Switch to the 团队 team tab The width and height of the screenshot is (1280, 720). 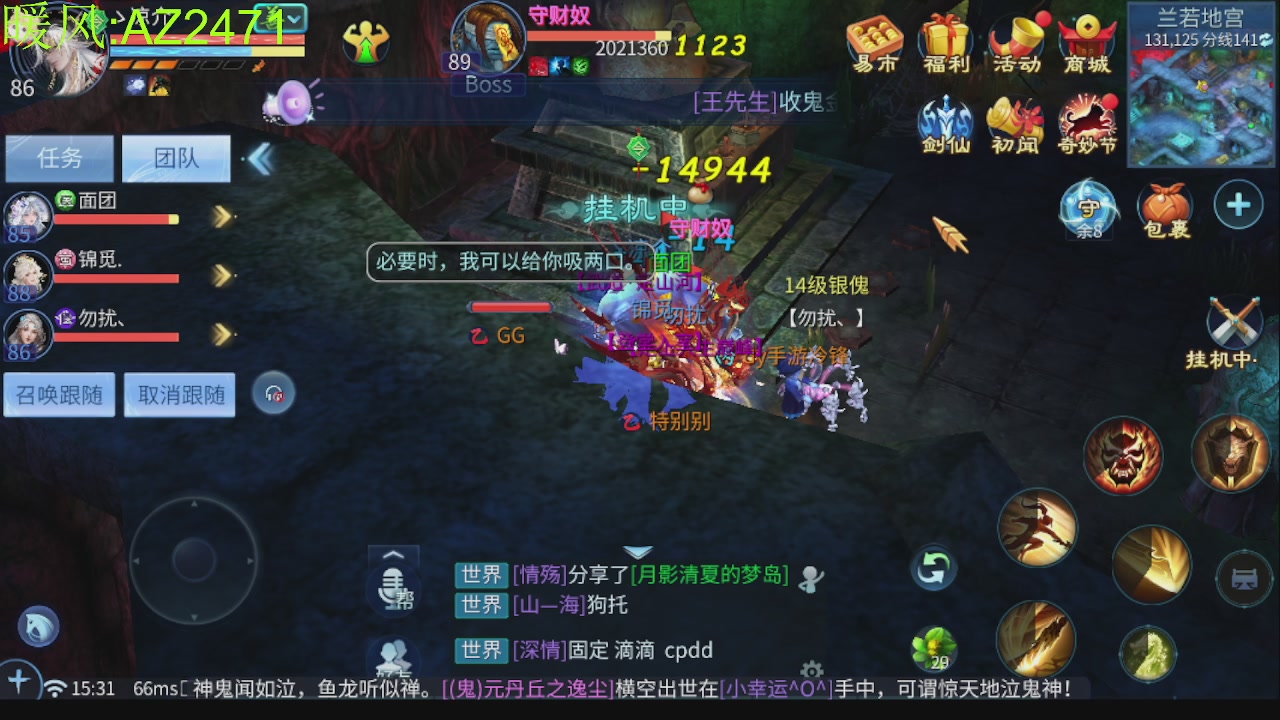coord(176,158)
